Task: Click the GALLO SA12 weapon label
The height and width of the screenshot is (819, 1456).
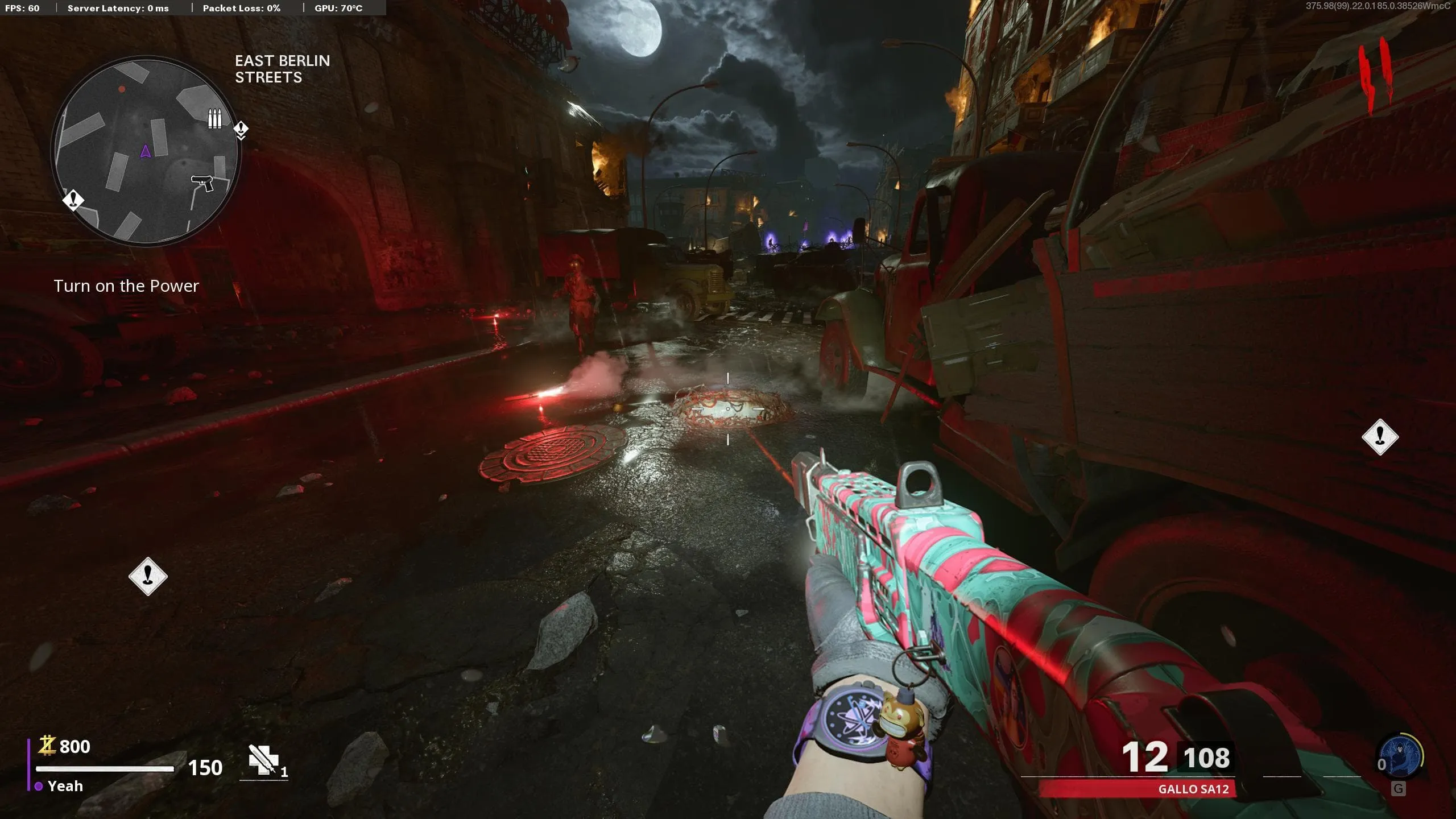Action: point(1193,789)
